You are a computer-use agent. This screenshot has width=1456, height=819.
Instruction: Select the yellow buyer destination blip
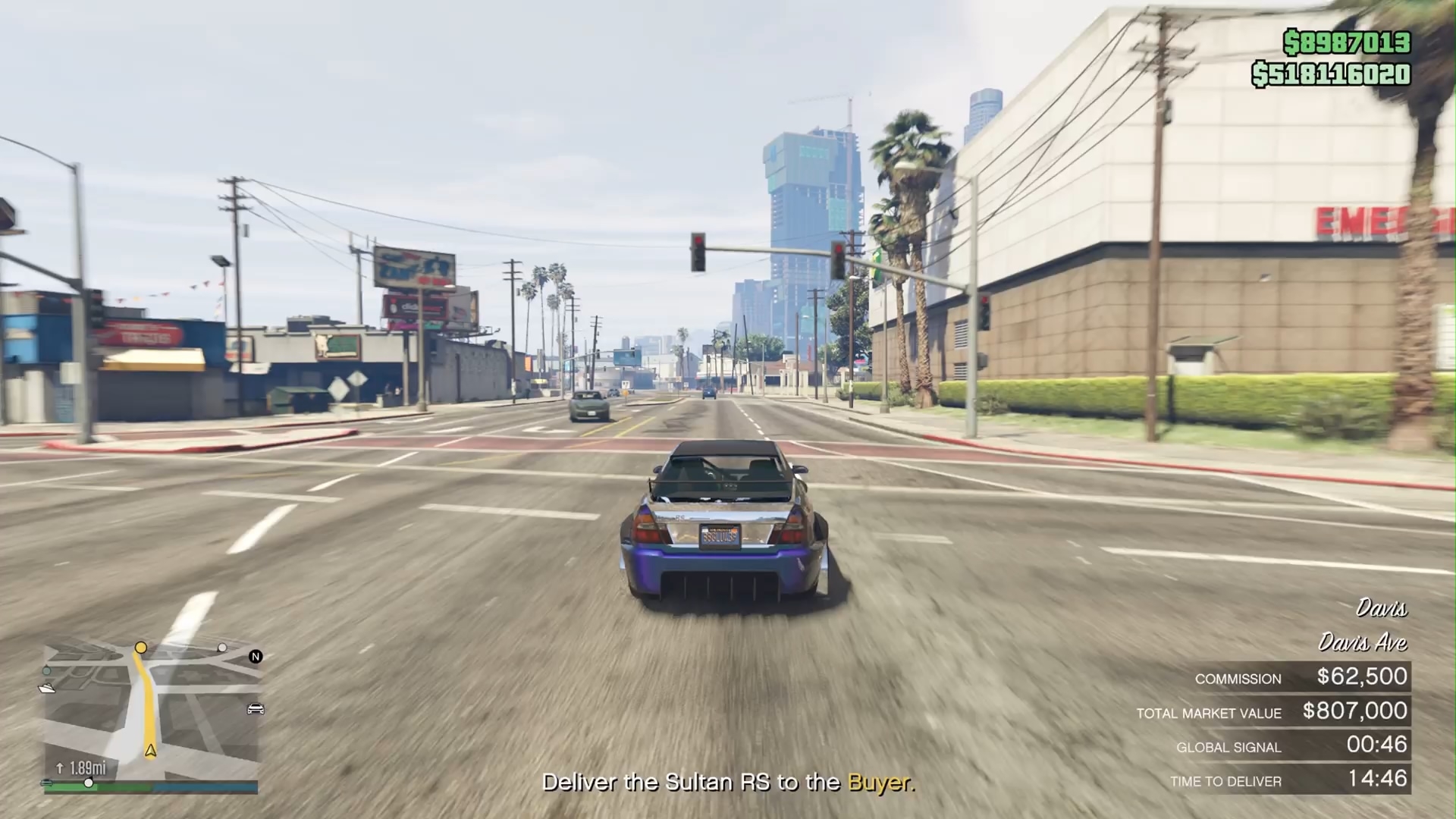pyautogui.click(x=140, y=648)
